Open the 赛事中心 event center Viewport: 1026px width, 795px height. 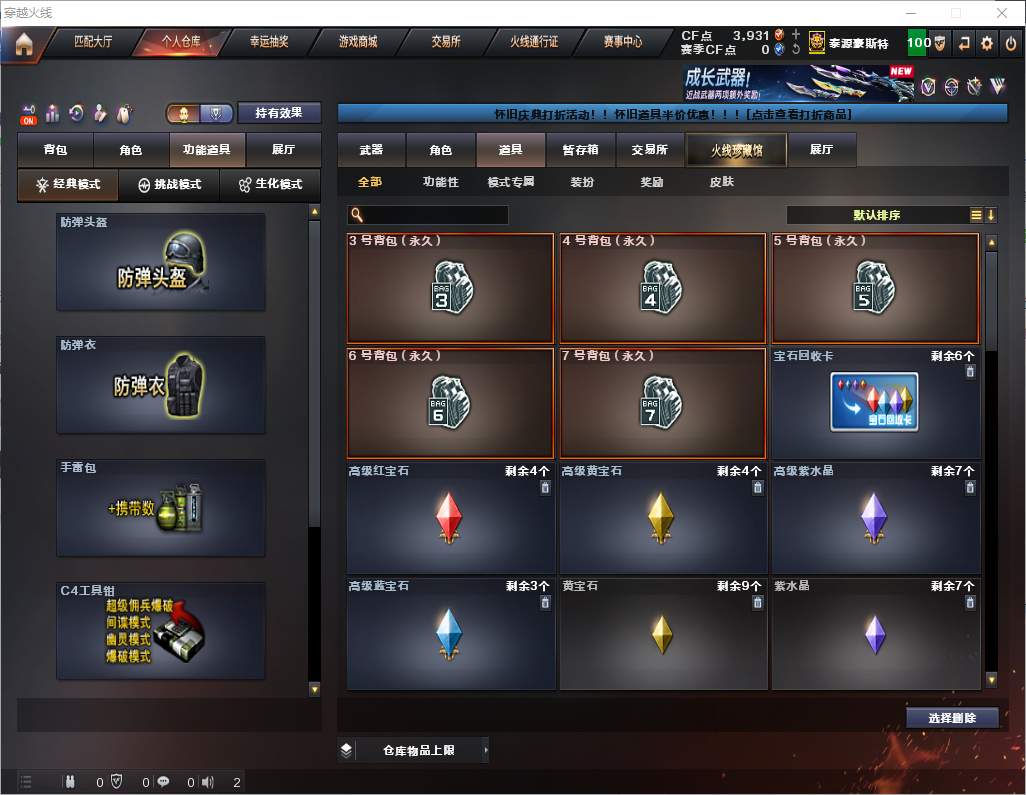622,43
